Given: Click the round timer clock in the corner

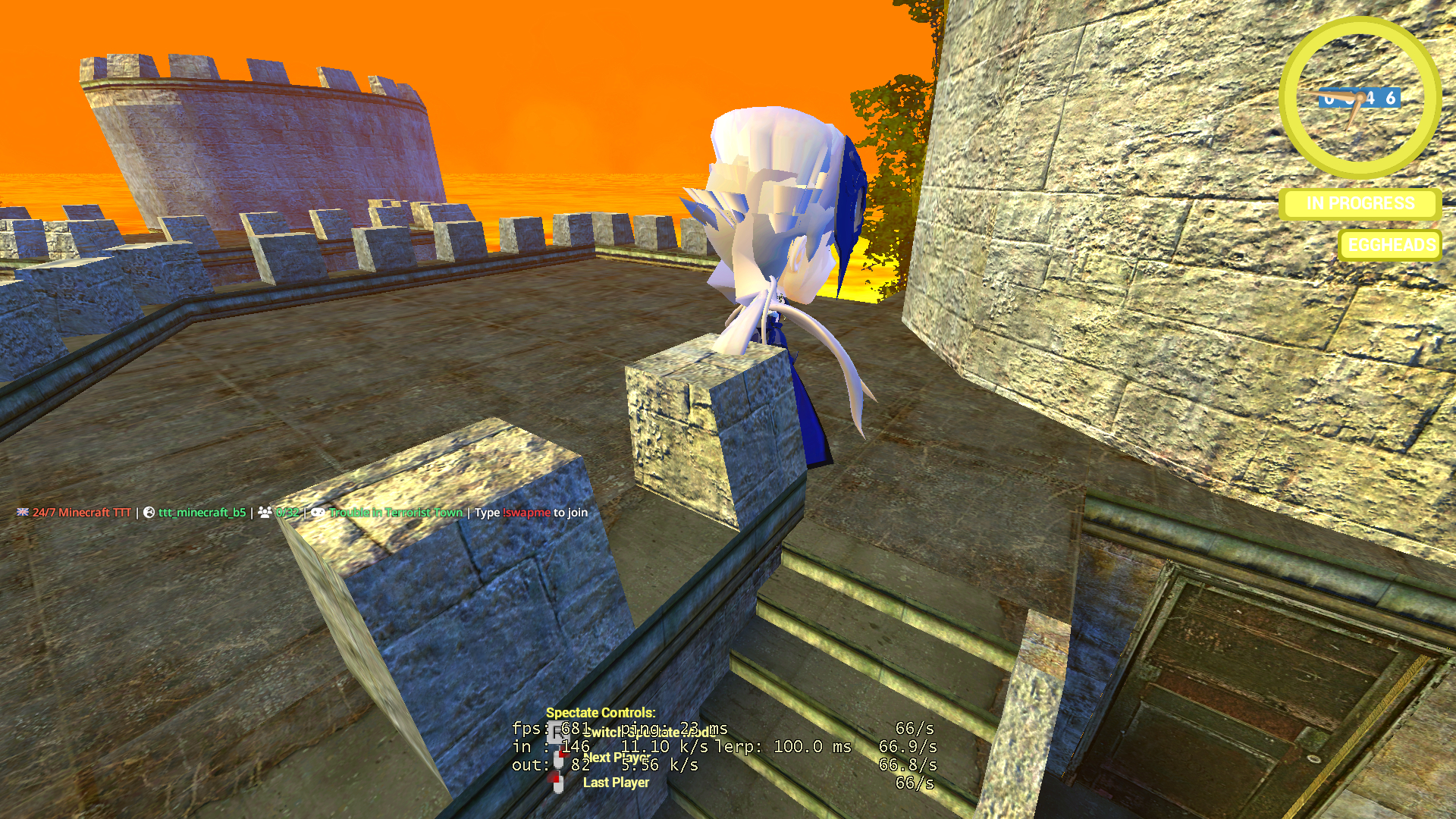Looking at the screenshot, I should (1360, 98).
